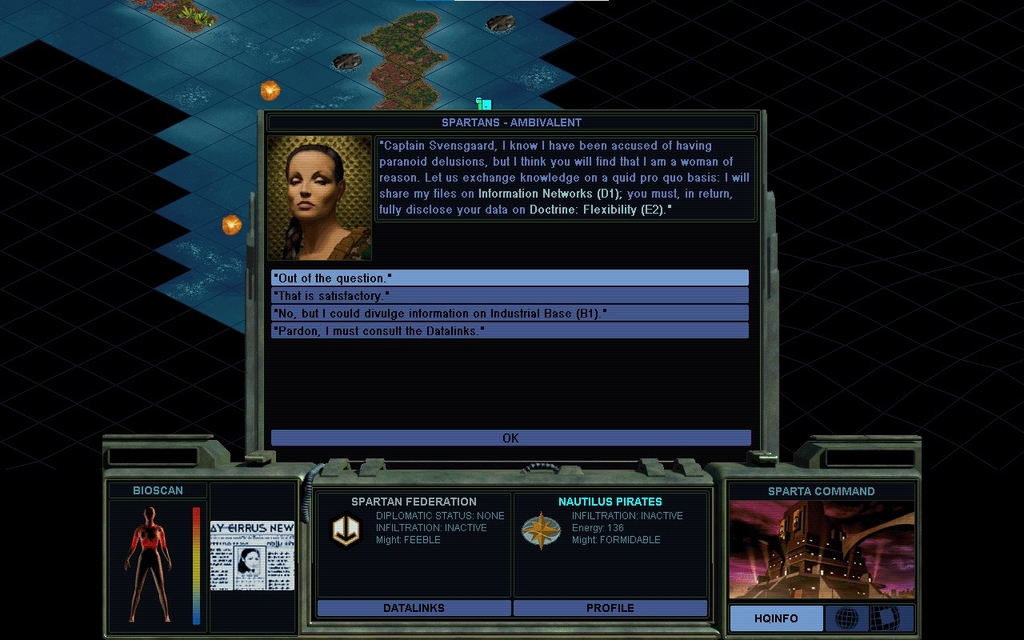Offer Industrial Base (B1) instead

pos(509,313)
